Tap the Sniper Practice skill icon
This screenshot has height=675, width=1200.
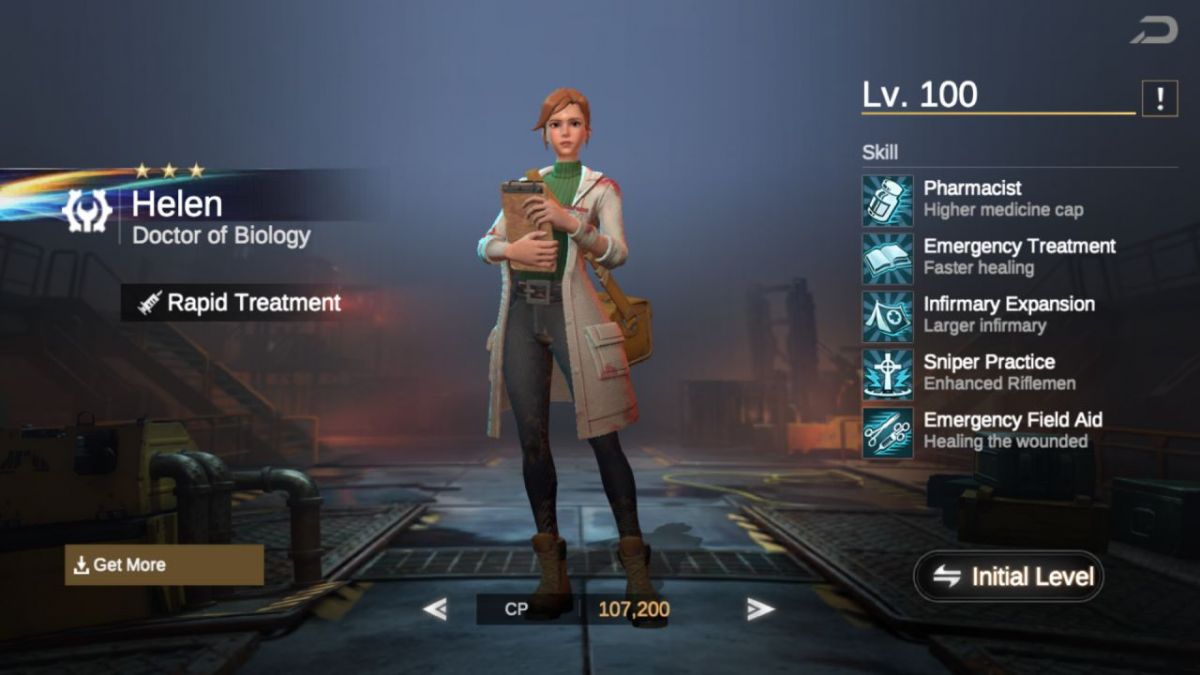point(888,374)
